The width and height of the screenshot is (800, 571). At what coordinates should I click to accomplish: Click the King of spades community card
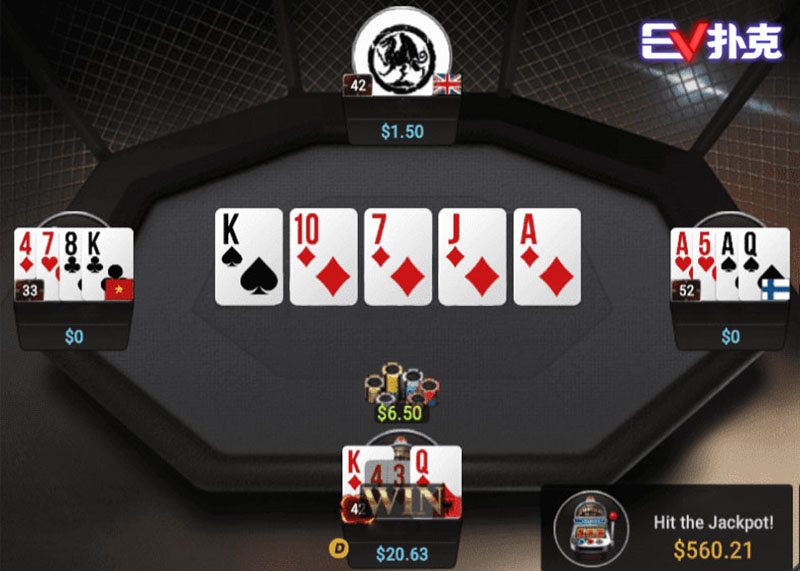249,256
